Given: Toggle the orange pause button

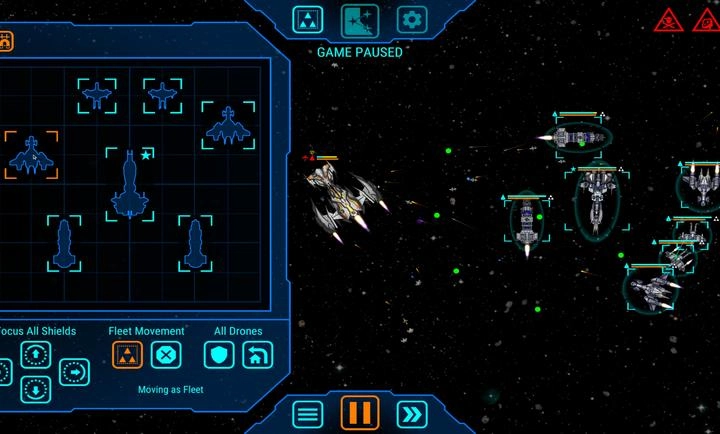Looking at the screenshot, I should [360, 413].
